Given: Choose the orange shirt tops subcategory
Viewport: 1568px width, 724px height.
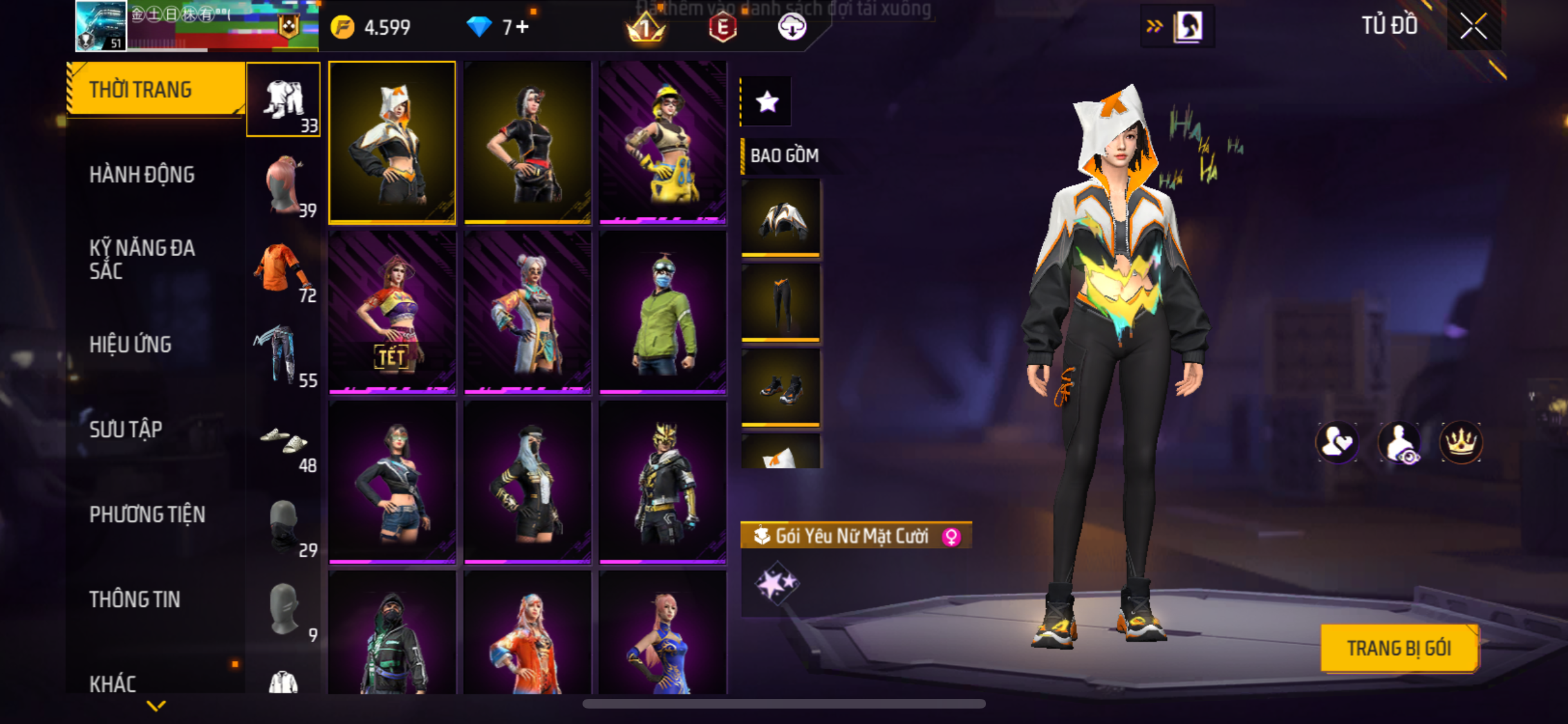Looking at the screenshot, I should point(283,270).
